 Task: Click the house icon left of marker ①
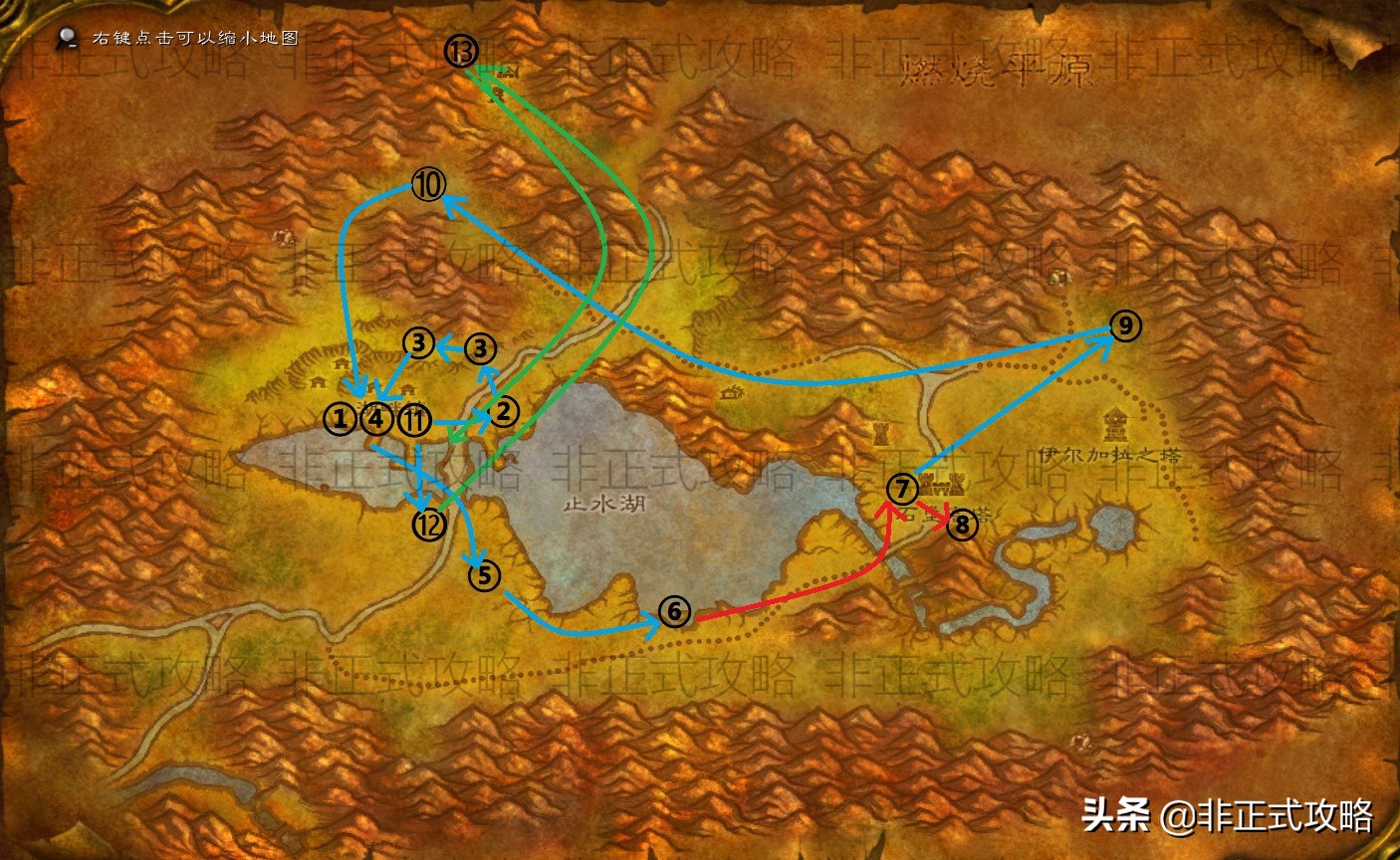coord(316,383)
